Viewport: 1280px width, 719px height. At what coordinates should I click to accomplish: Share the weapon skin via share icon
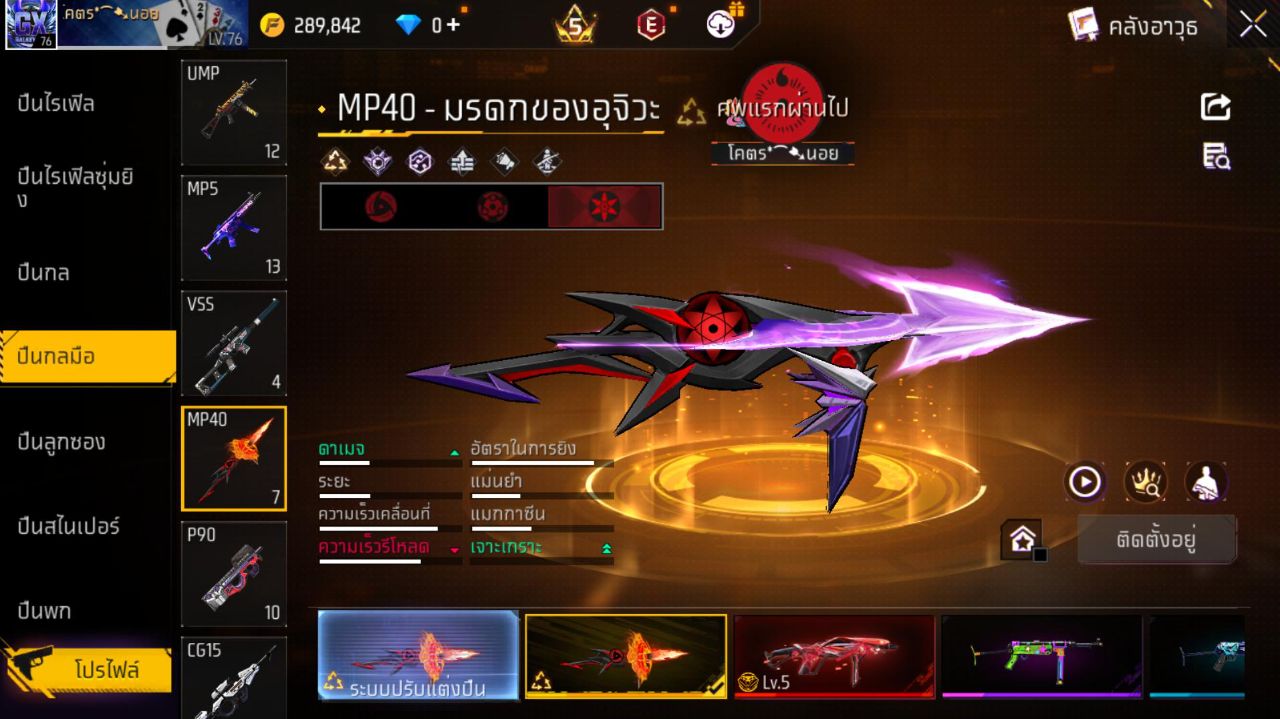[1216, 107]
